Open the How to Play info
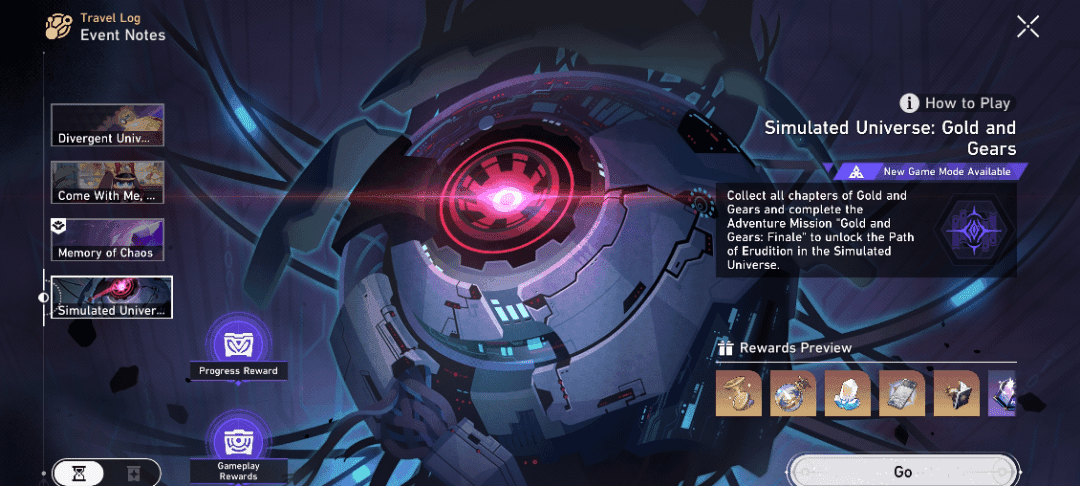1080x486 pixels. [956, 103]
